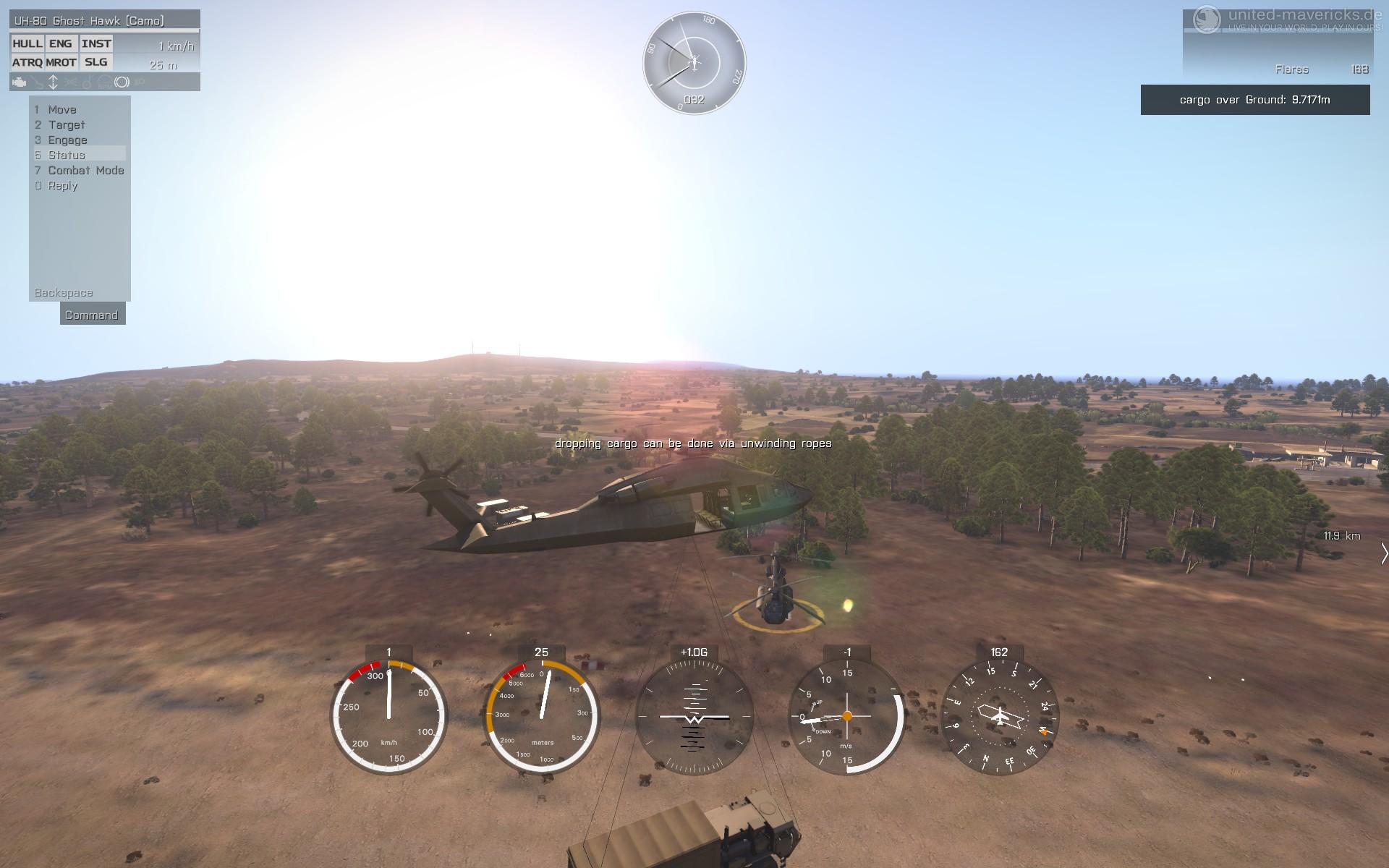Open the Engage command option
This screenshot has width=1389, height=868.
[67, 140]
